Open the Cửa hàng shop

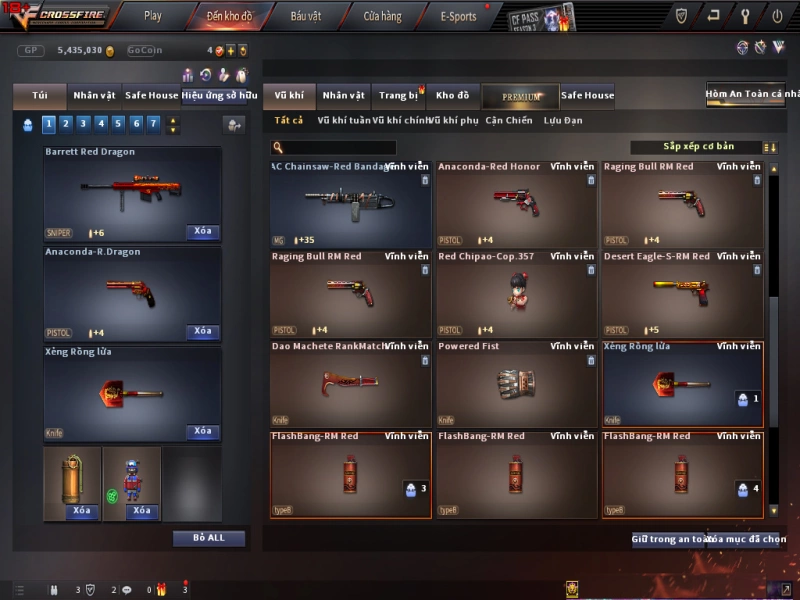point(382,16)
